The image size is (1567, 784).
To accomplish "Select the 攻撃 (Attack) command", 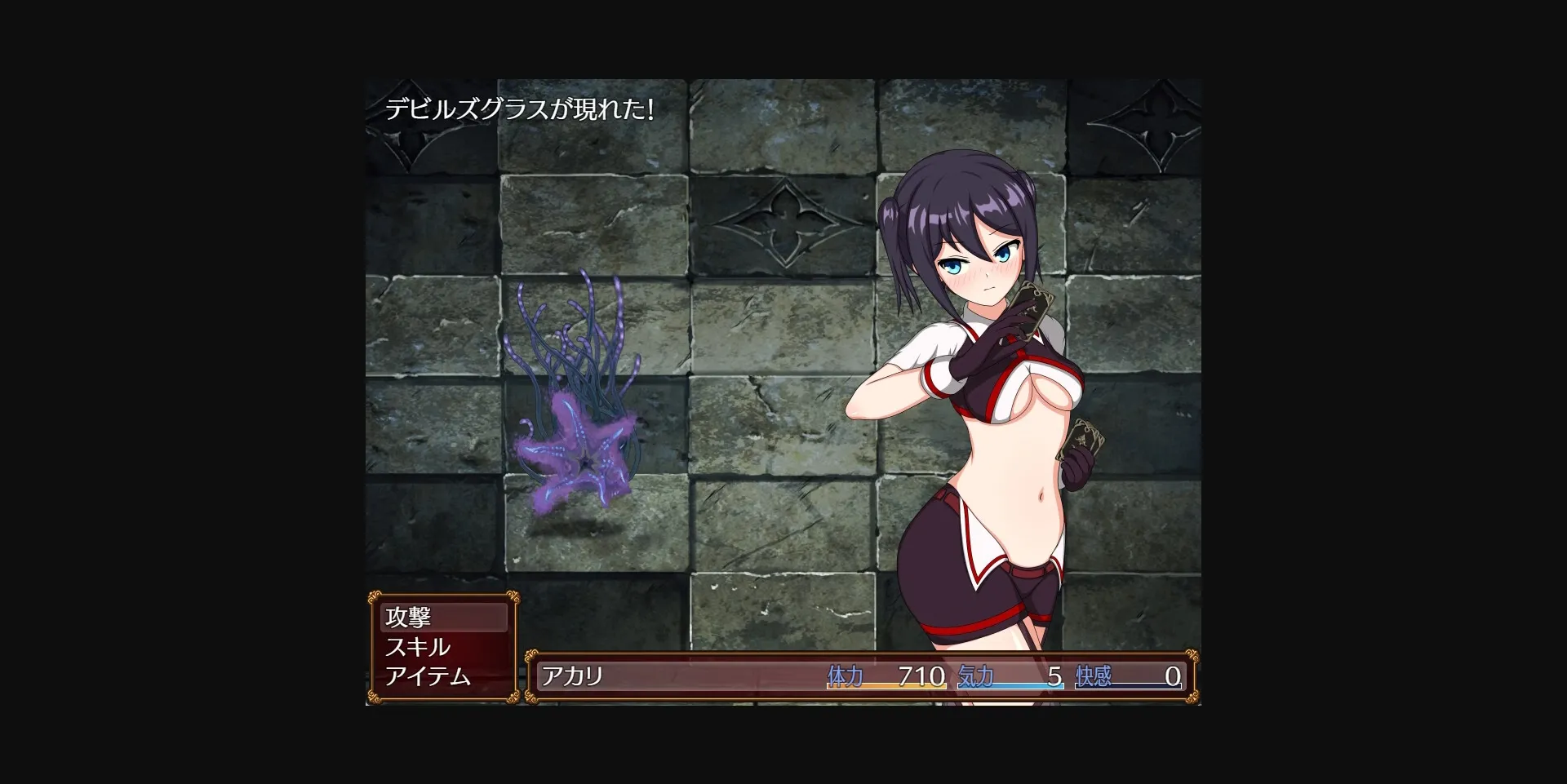I will click(x=411, y=619).
